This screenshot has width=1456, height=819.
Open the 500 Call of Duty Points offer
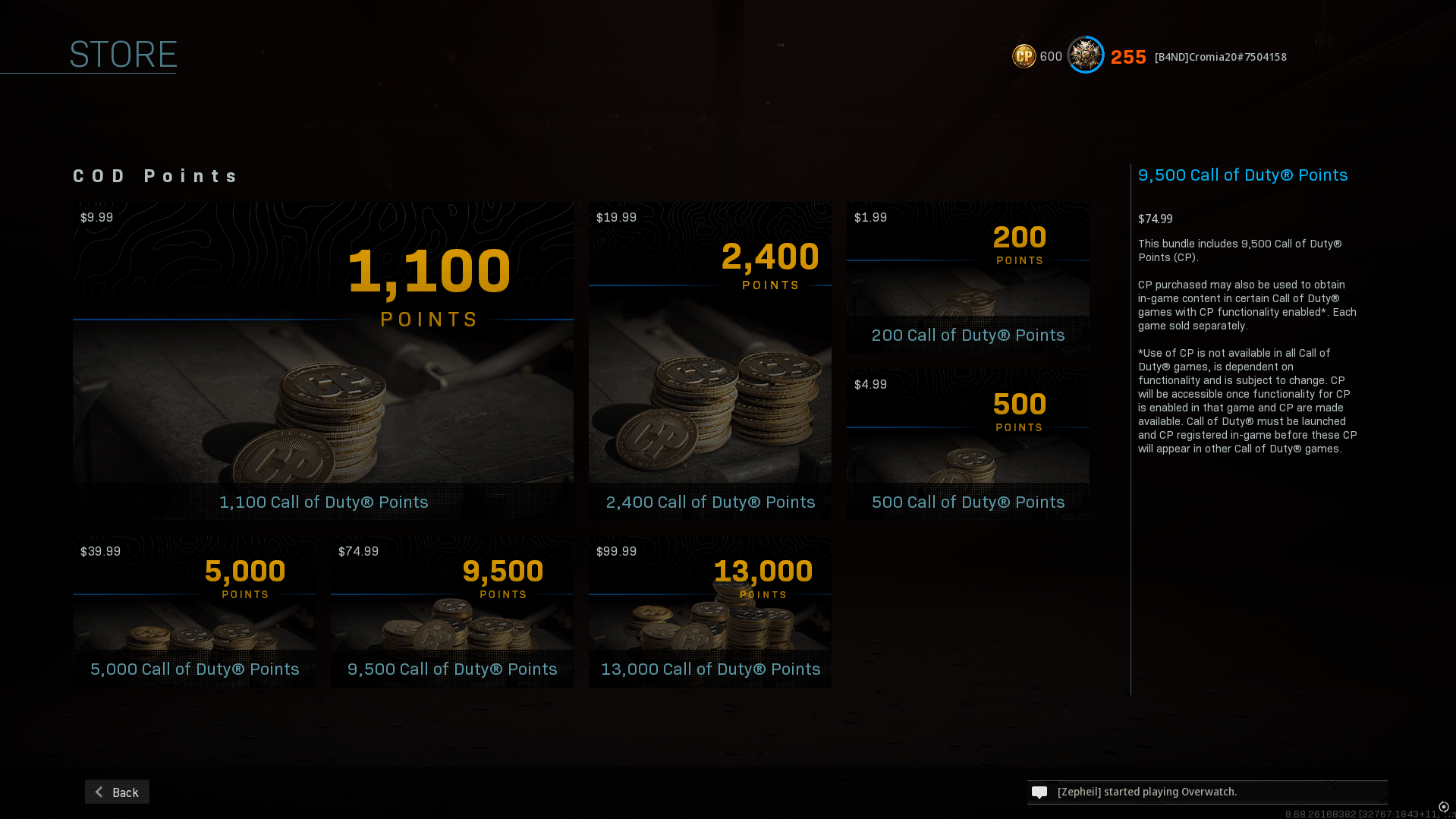pyautogui.click(x=967, y=444)
